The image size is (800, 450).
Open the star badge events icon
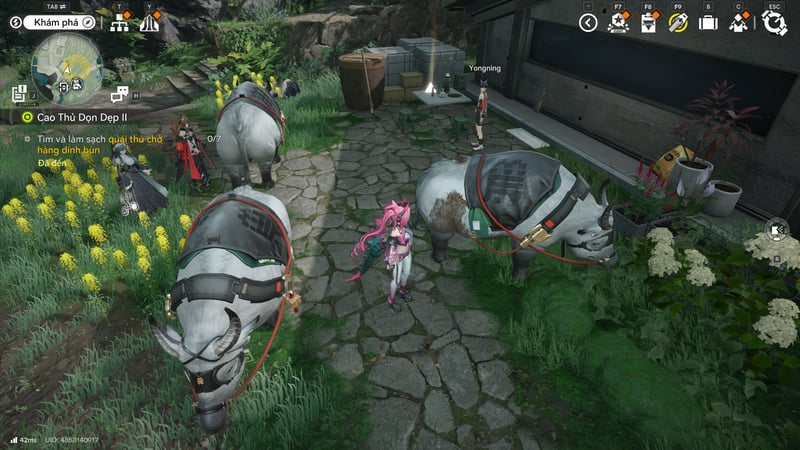[618, 22]
